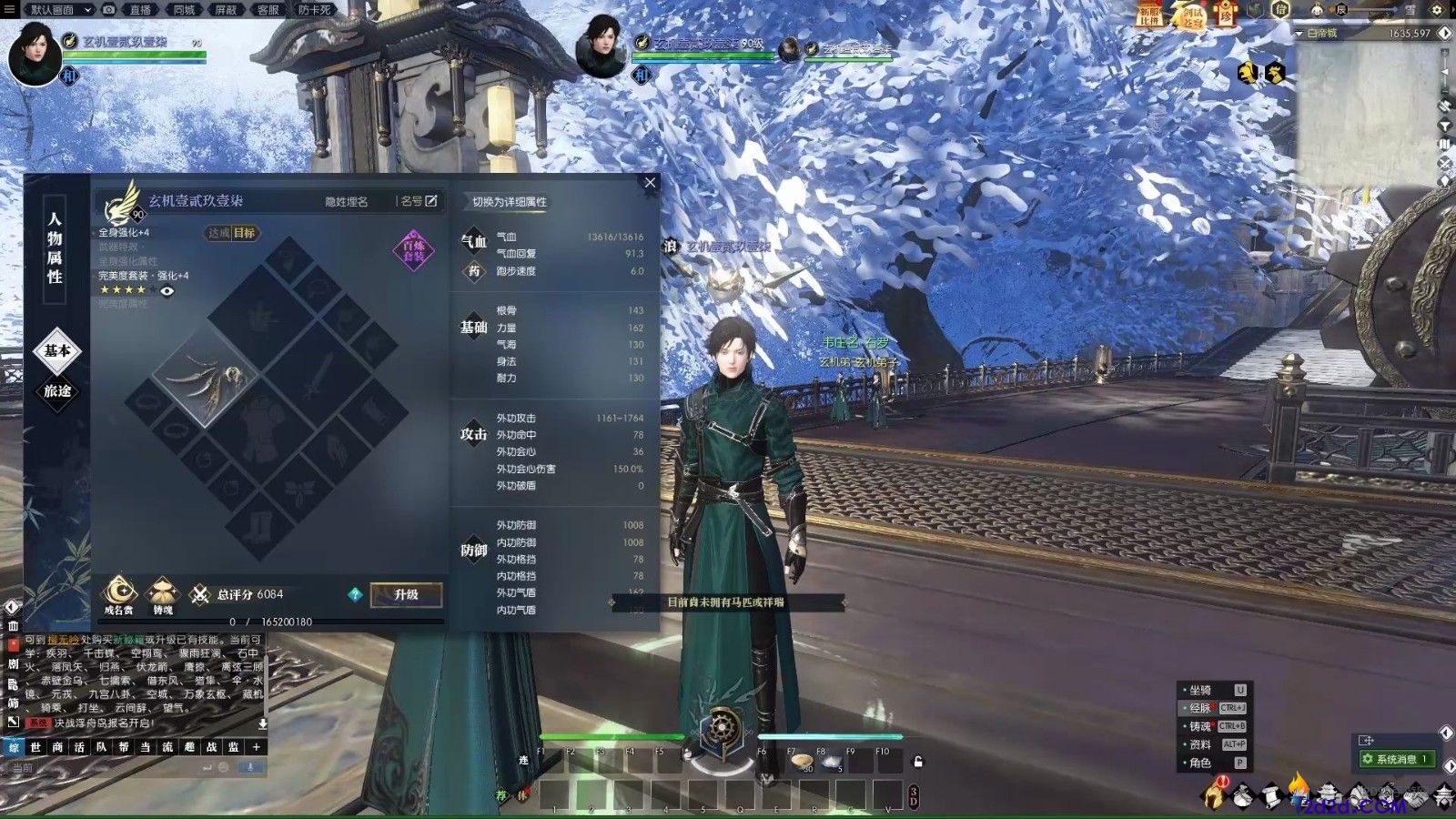
Task: Switch to detailed attributes (切换为详细属性)
Action: [509, 202]
